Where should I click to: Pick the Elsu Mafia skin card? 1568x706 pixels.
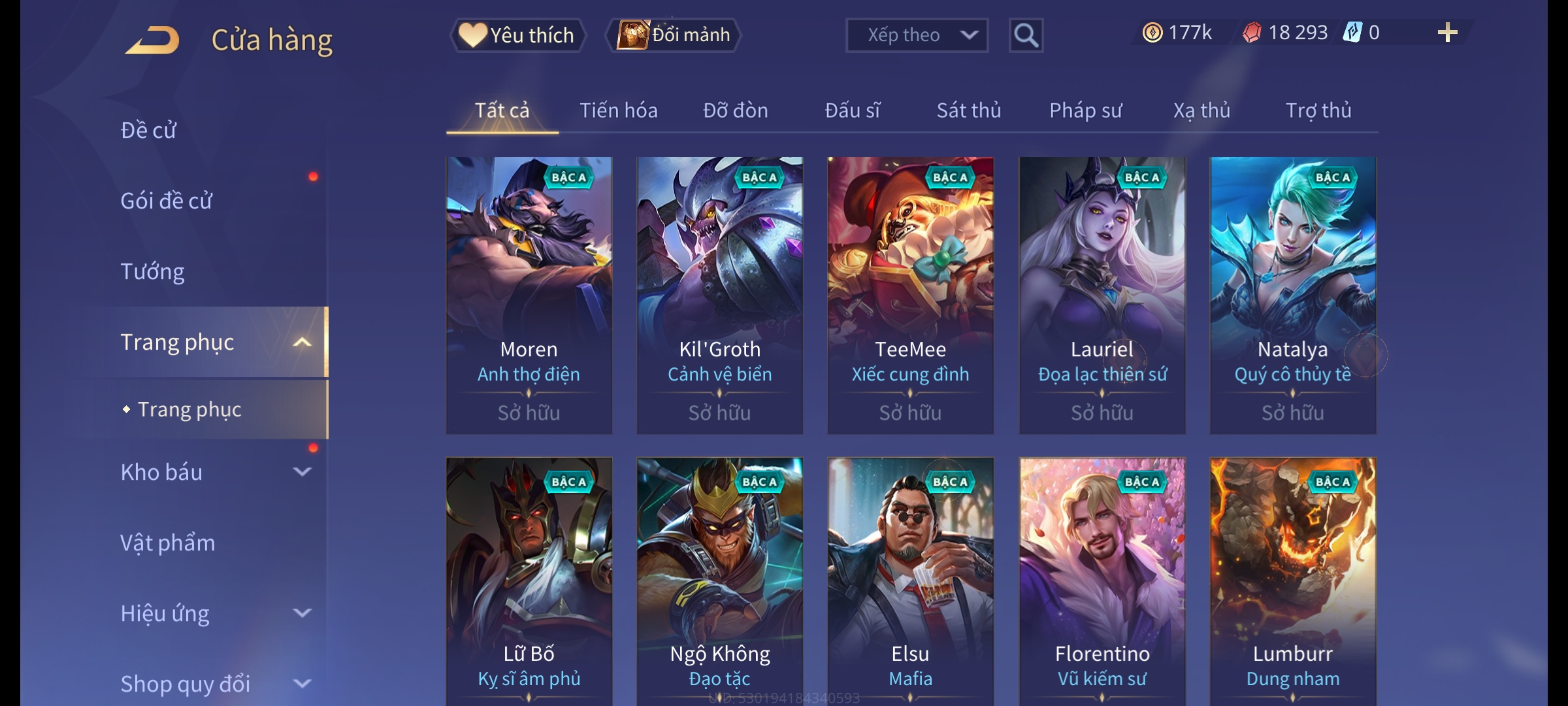tap(910, 582)
